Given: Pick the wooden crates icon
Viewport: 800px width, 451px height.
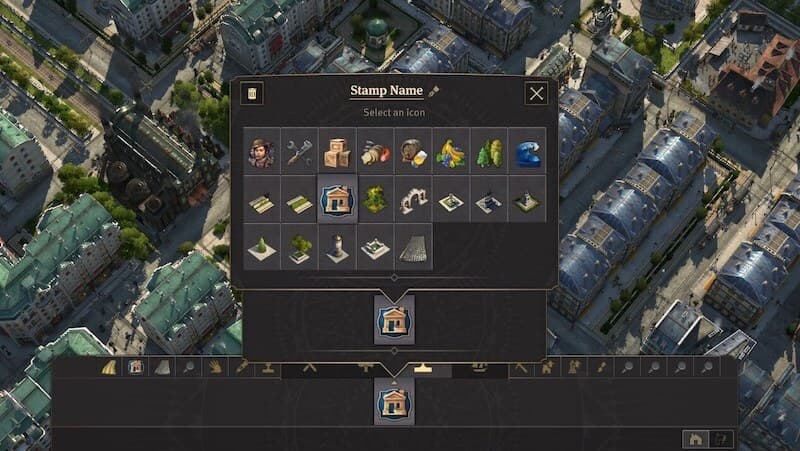Looking at the screenshot, I should 338,152.
